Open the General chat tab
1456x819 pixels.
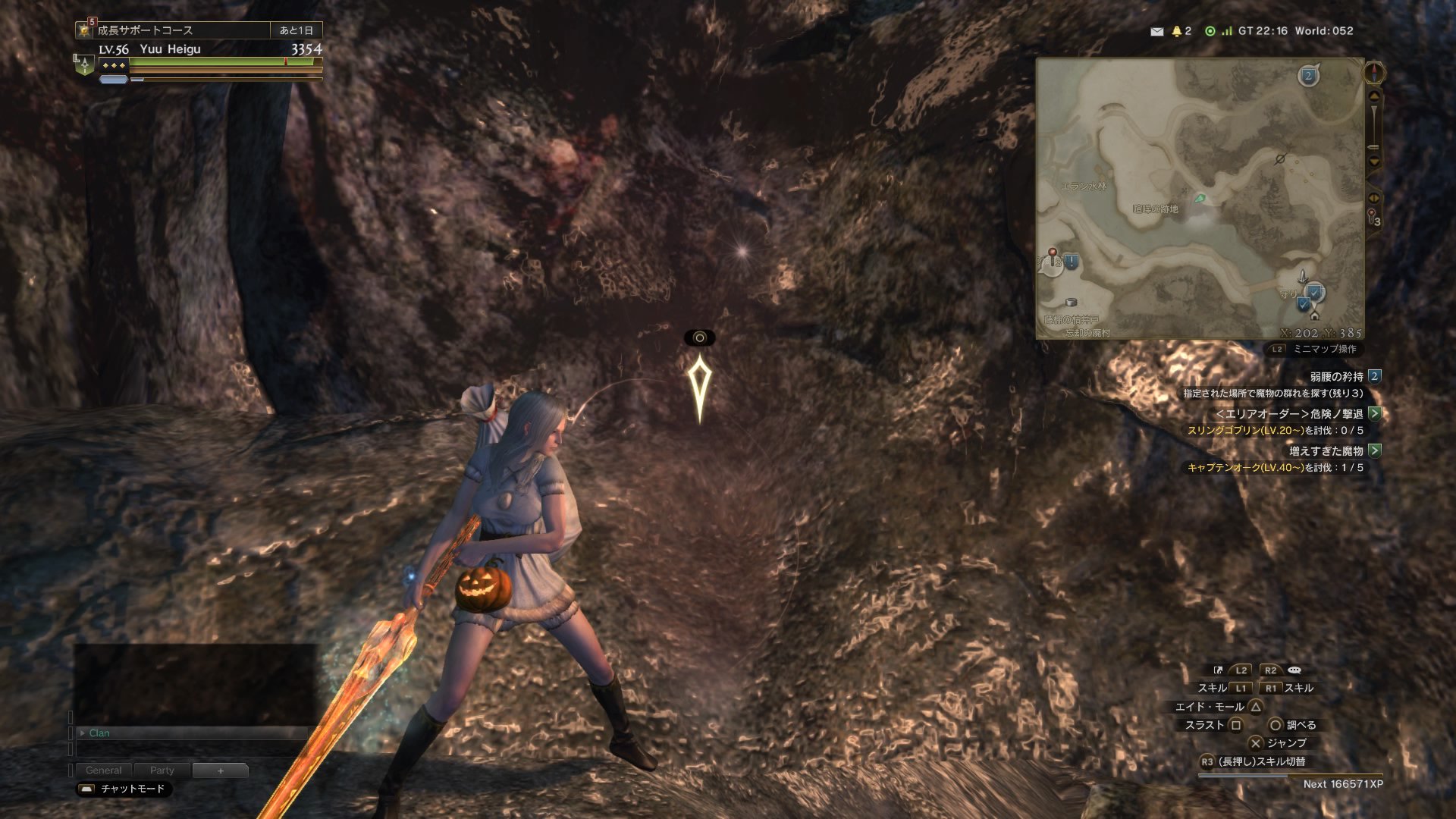(x=103, y=770)
